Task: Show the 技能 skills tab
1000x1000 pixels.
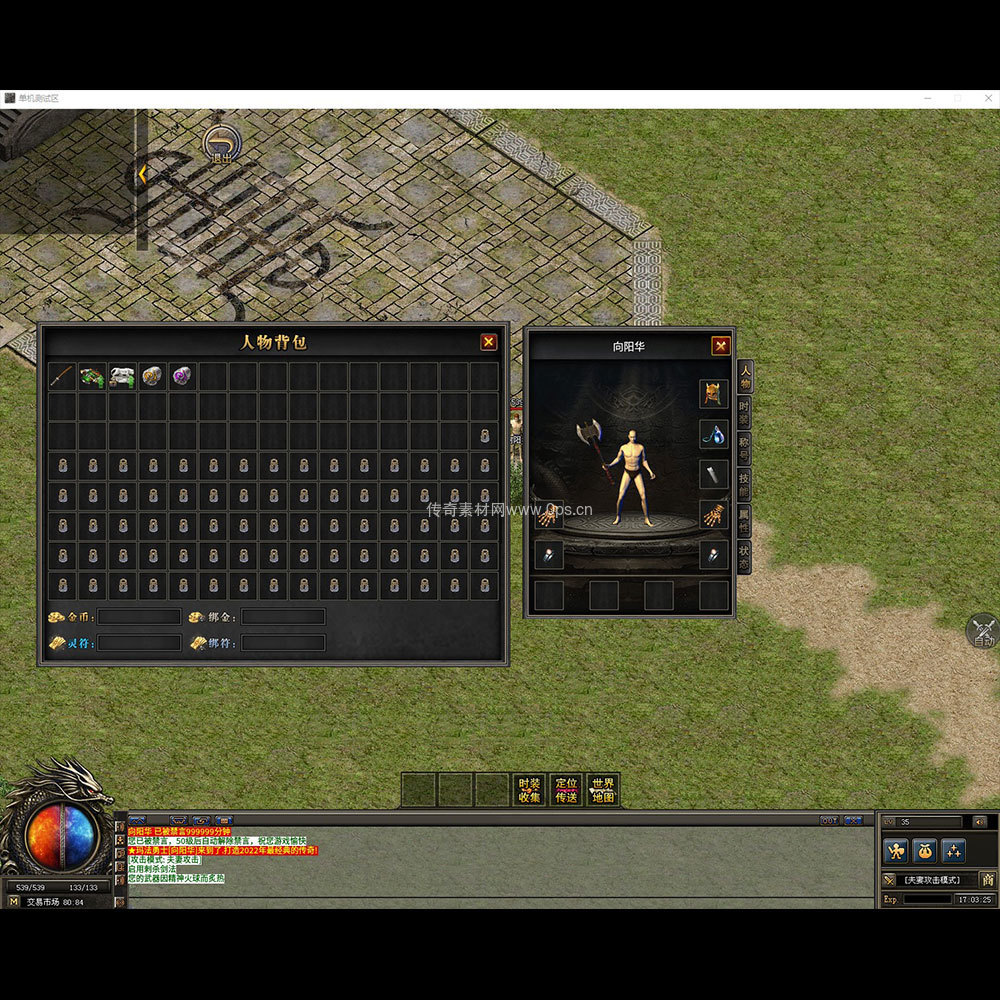Action: click(744, 482)
